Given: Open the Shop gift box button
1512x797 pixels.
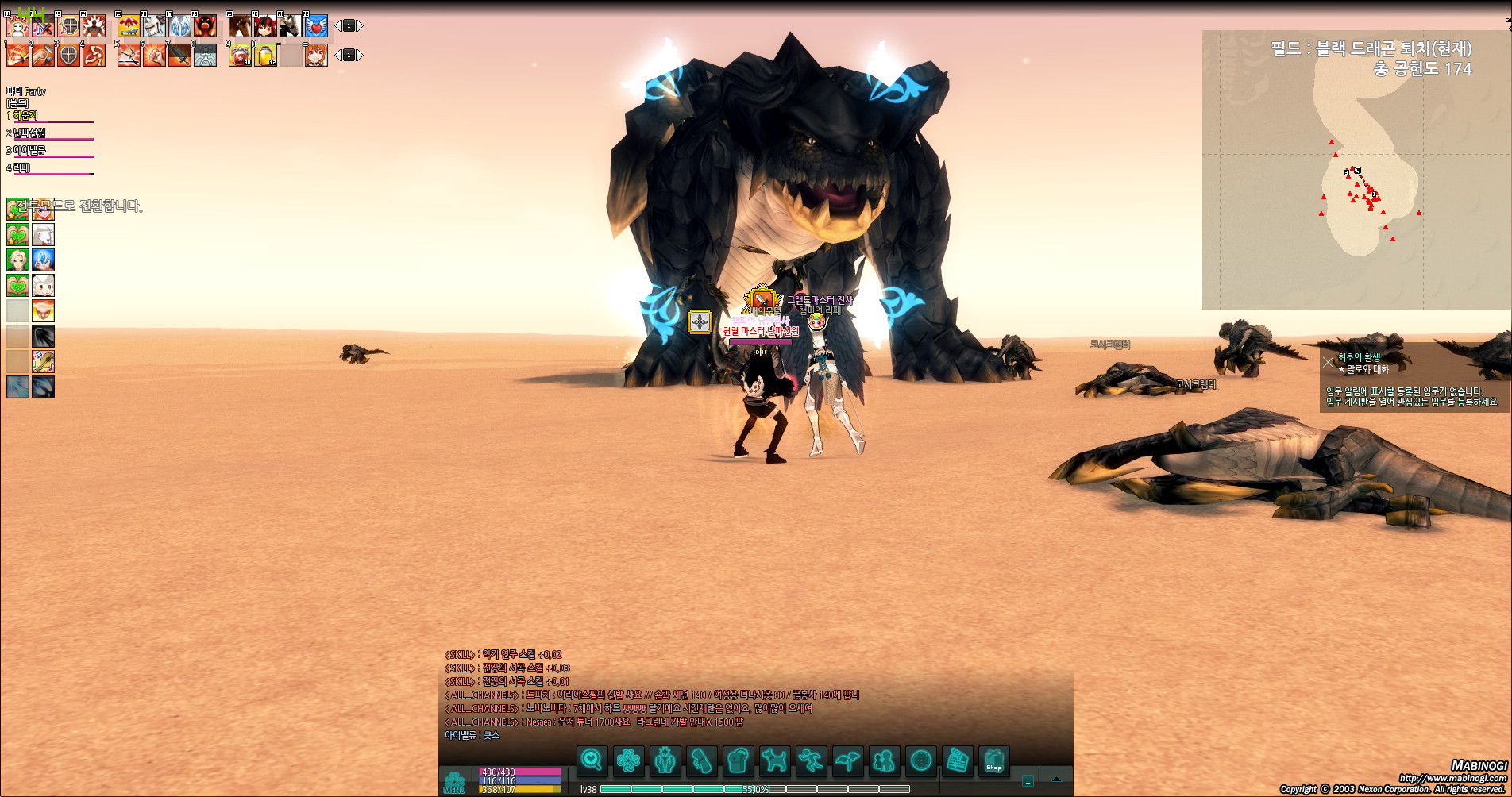Looking at the screenshot, I should pyautogui.click(x=993, y=760).
